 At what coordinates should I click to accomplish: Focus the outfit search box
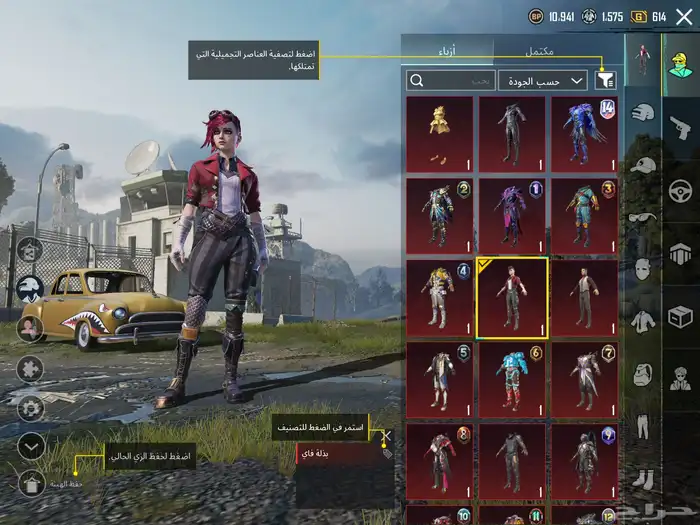(x=452, y=80)
